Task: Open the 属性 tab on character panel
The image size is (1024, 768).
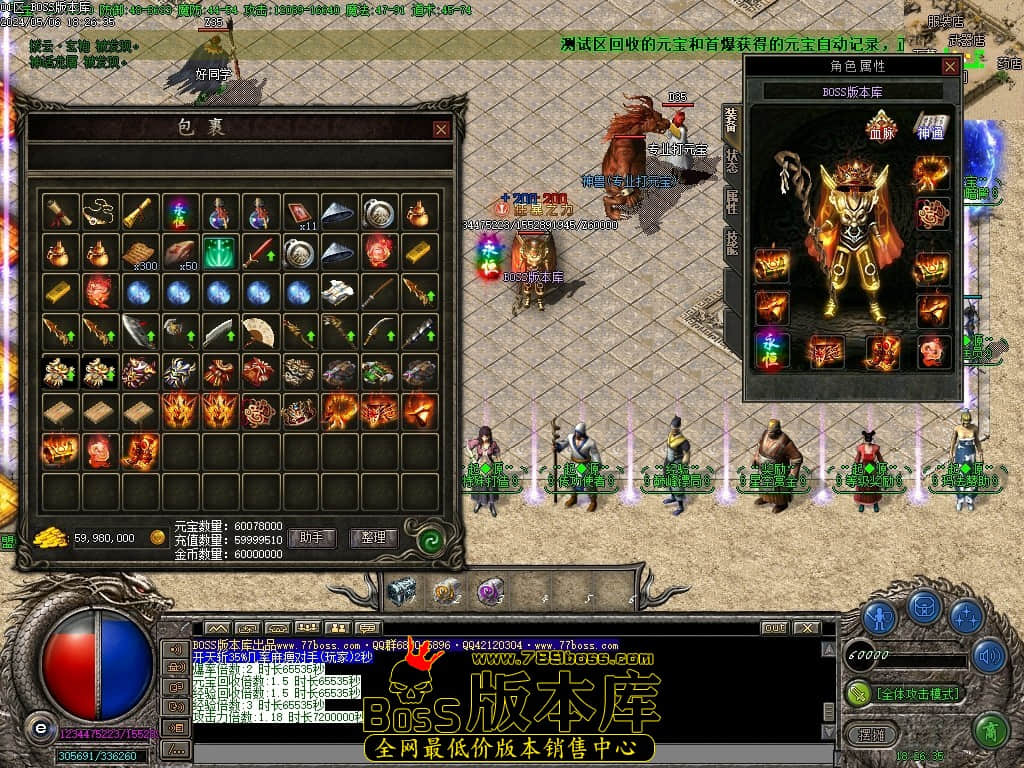Action: [732, 201]
